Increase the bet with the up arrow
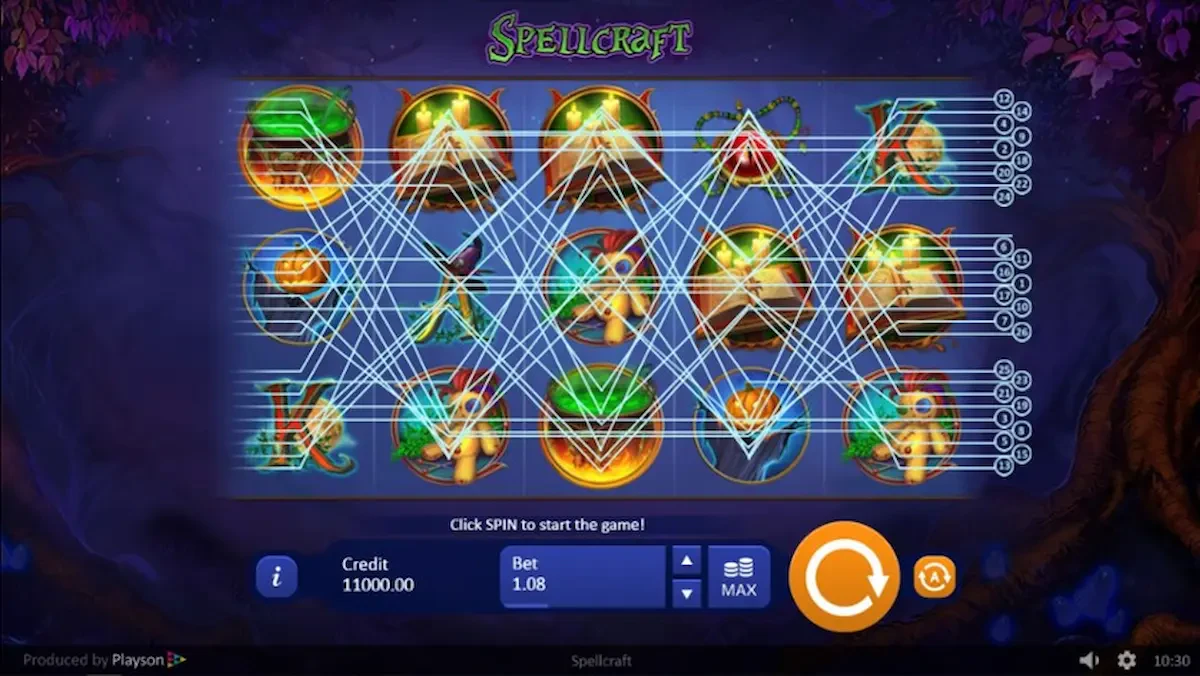The image size is (1200, 676). point(686,561)
